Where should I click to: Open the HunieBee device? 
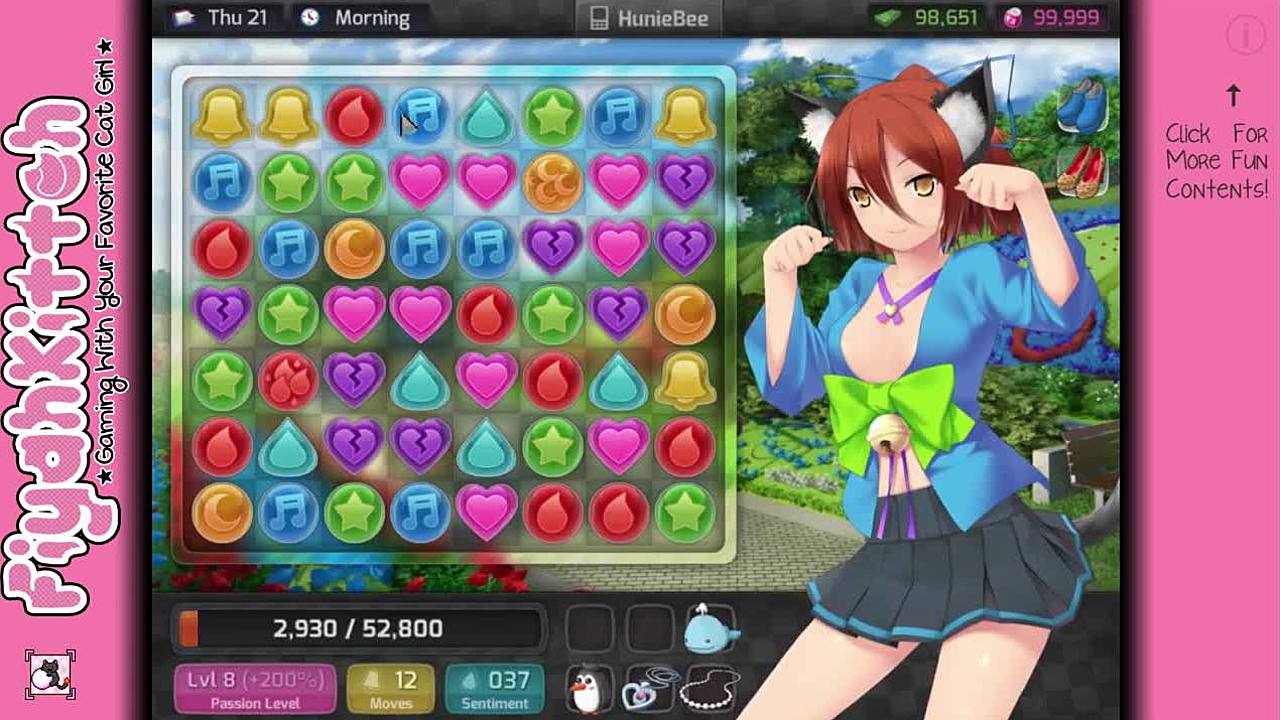pyautogui.click(x=650, y=18)
